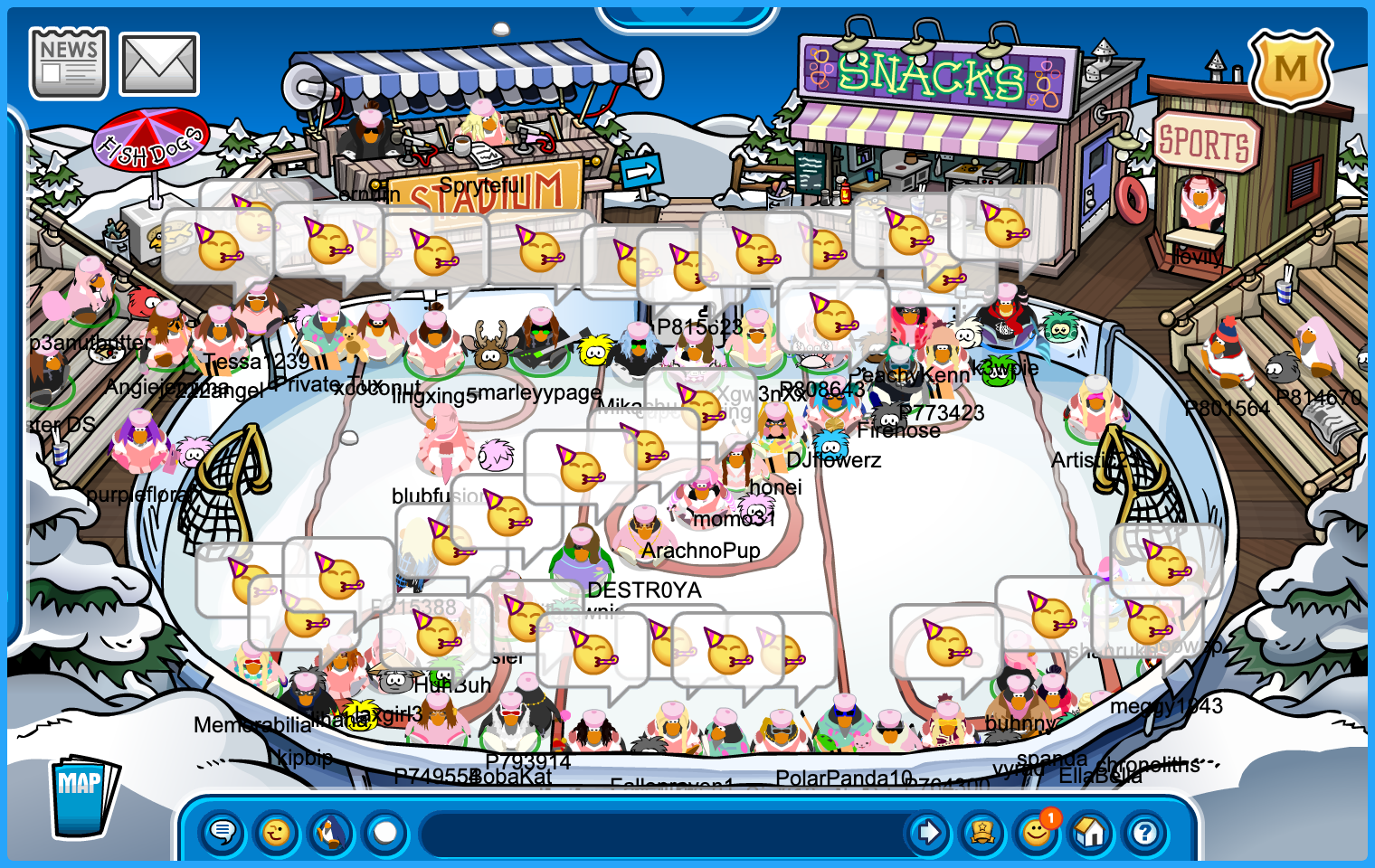Click the gold moderator M badge
Screen dimensions: 1375x868
(x=1290, y=70)
